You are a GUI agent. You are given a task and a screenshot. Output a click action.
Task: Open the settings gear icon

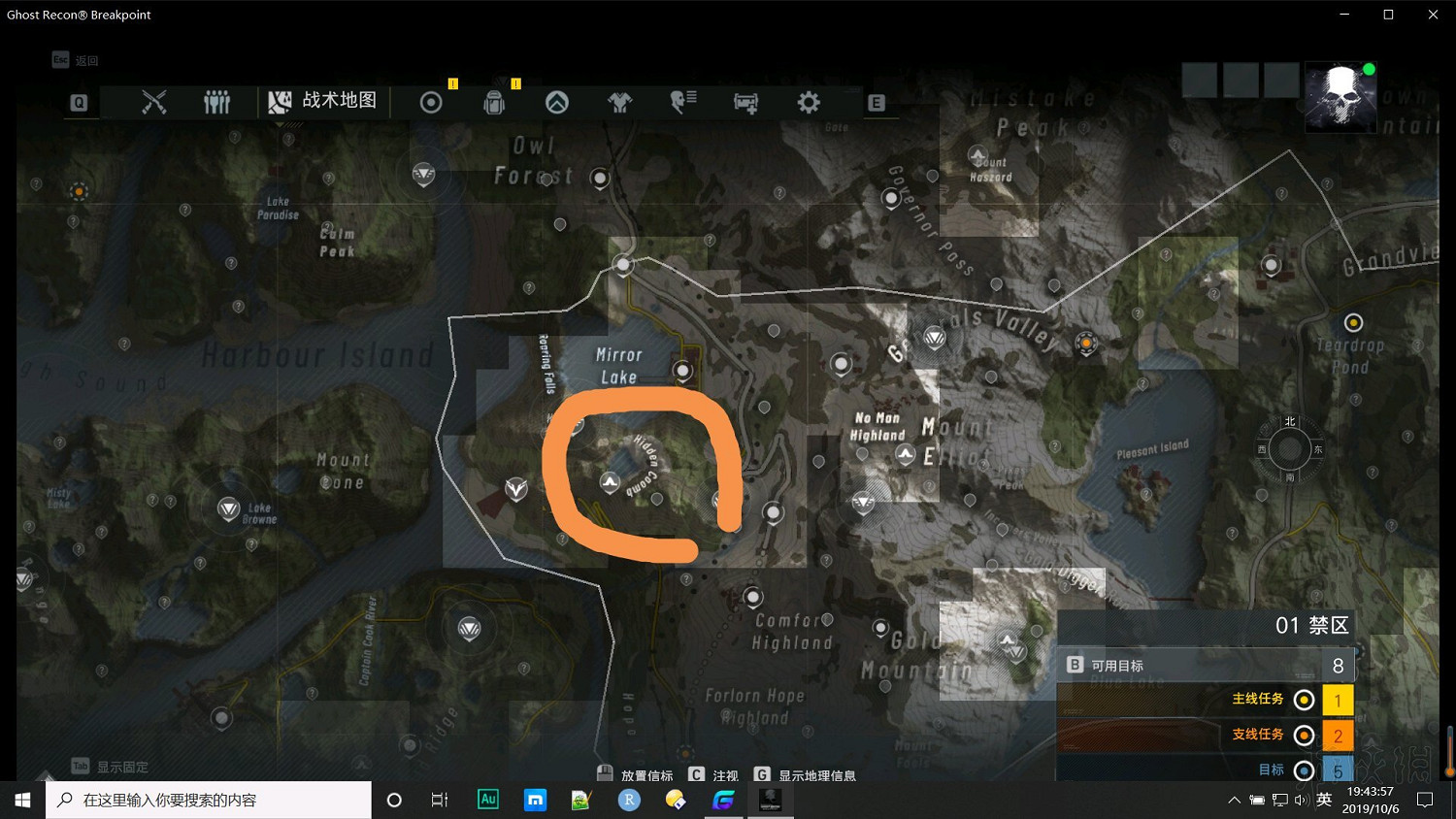click(809, 101)
